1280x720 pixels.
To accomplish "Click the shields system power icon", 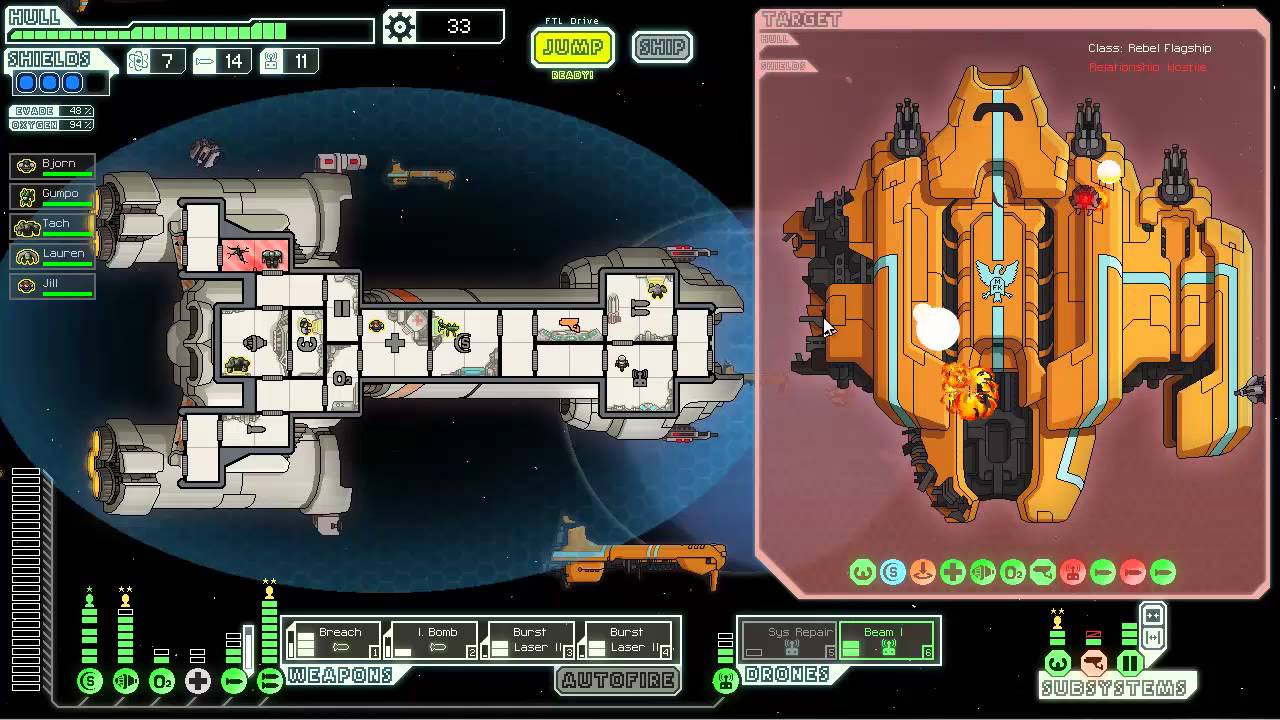I will (x=90, y=682).
